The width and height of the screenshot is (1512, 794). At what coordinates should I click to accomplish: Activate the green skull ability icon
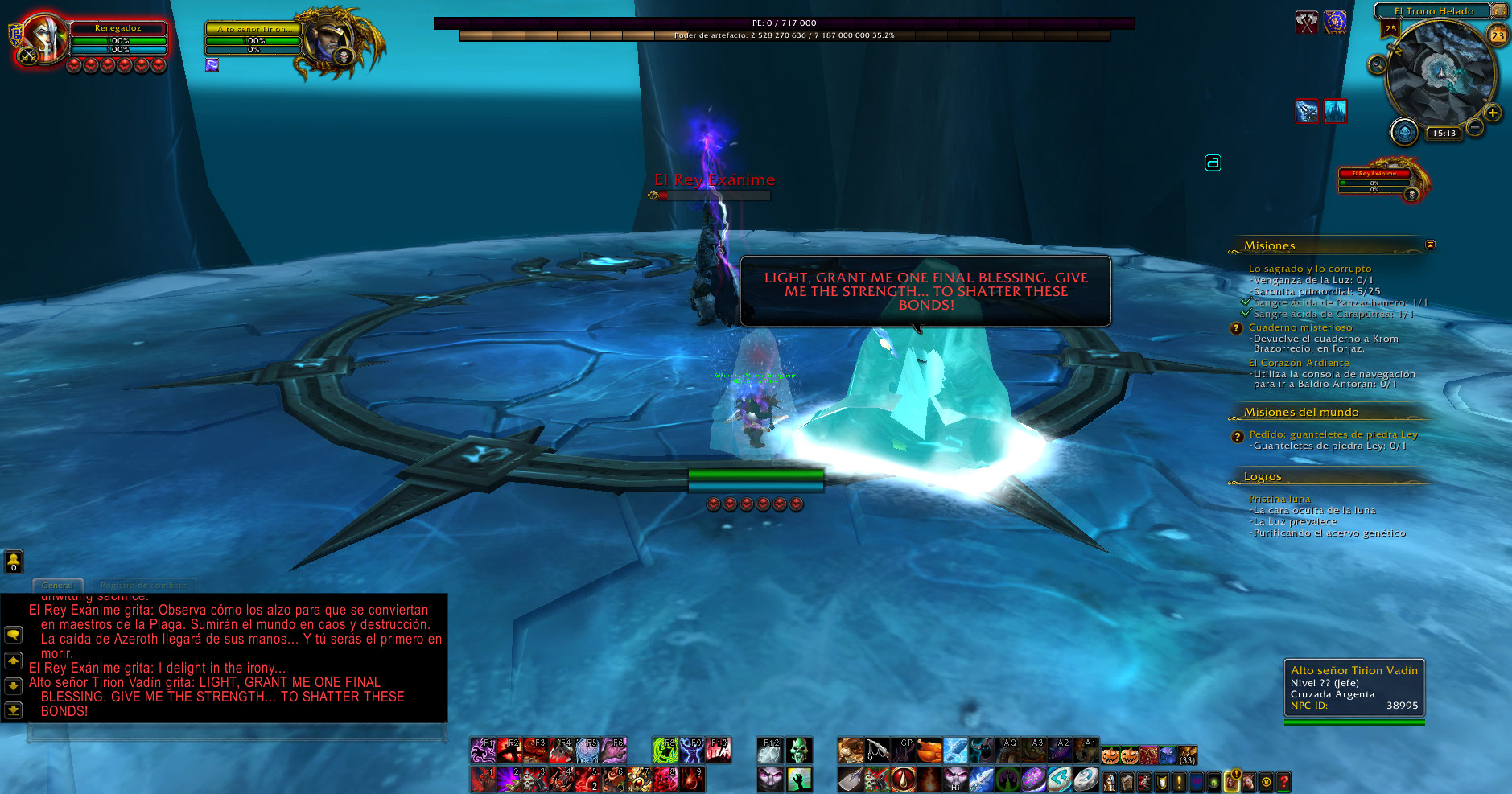click(x=798, y=751)
